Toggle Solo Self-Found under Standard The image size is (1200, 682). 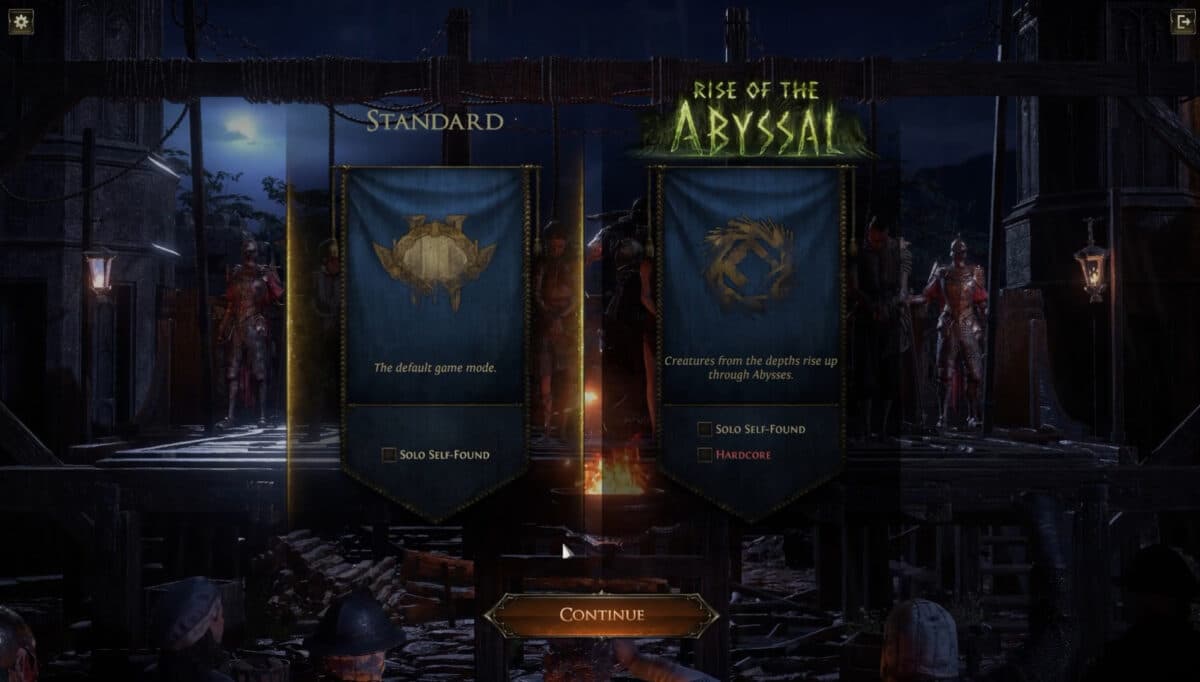(389, 455)
